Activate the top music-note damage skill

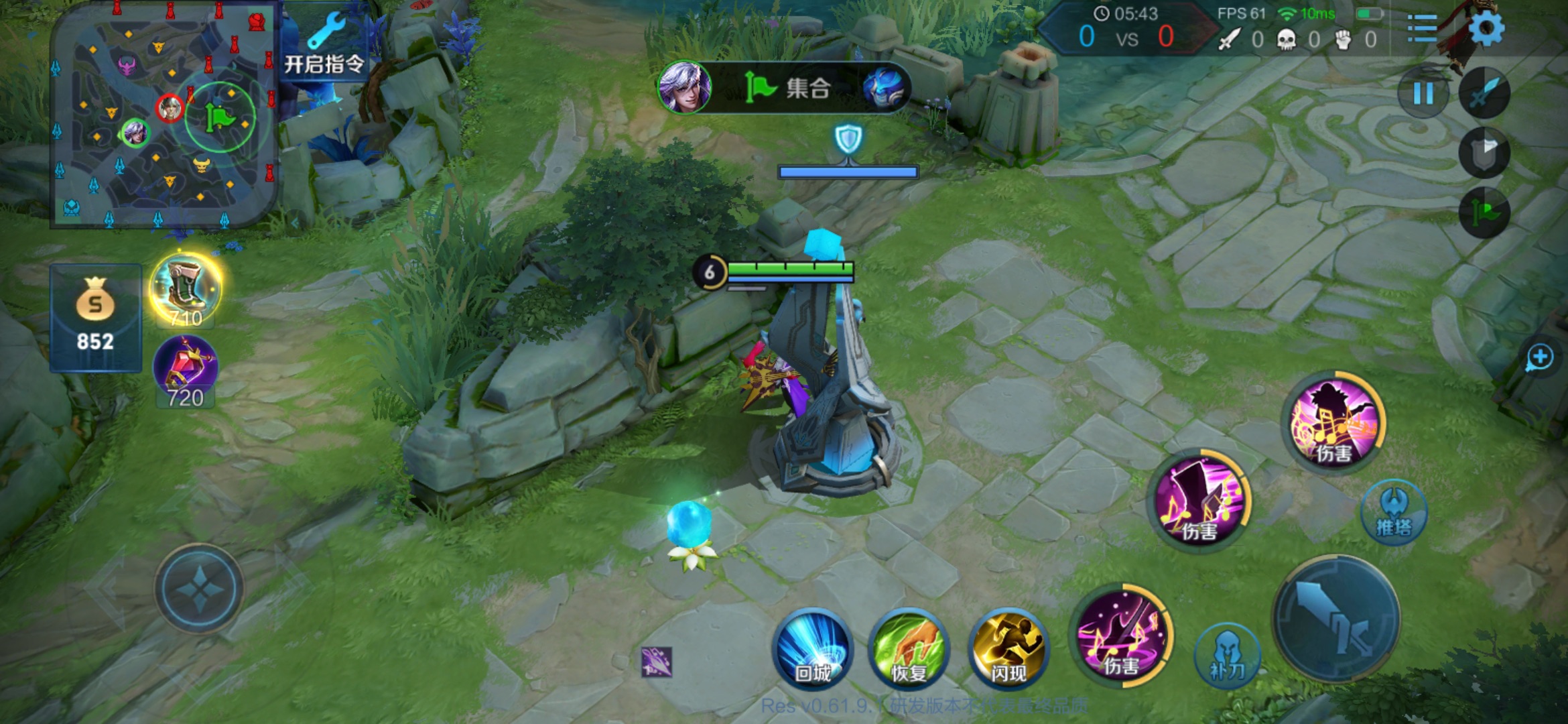1334,422
